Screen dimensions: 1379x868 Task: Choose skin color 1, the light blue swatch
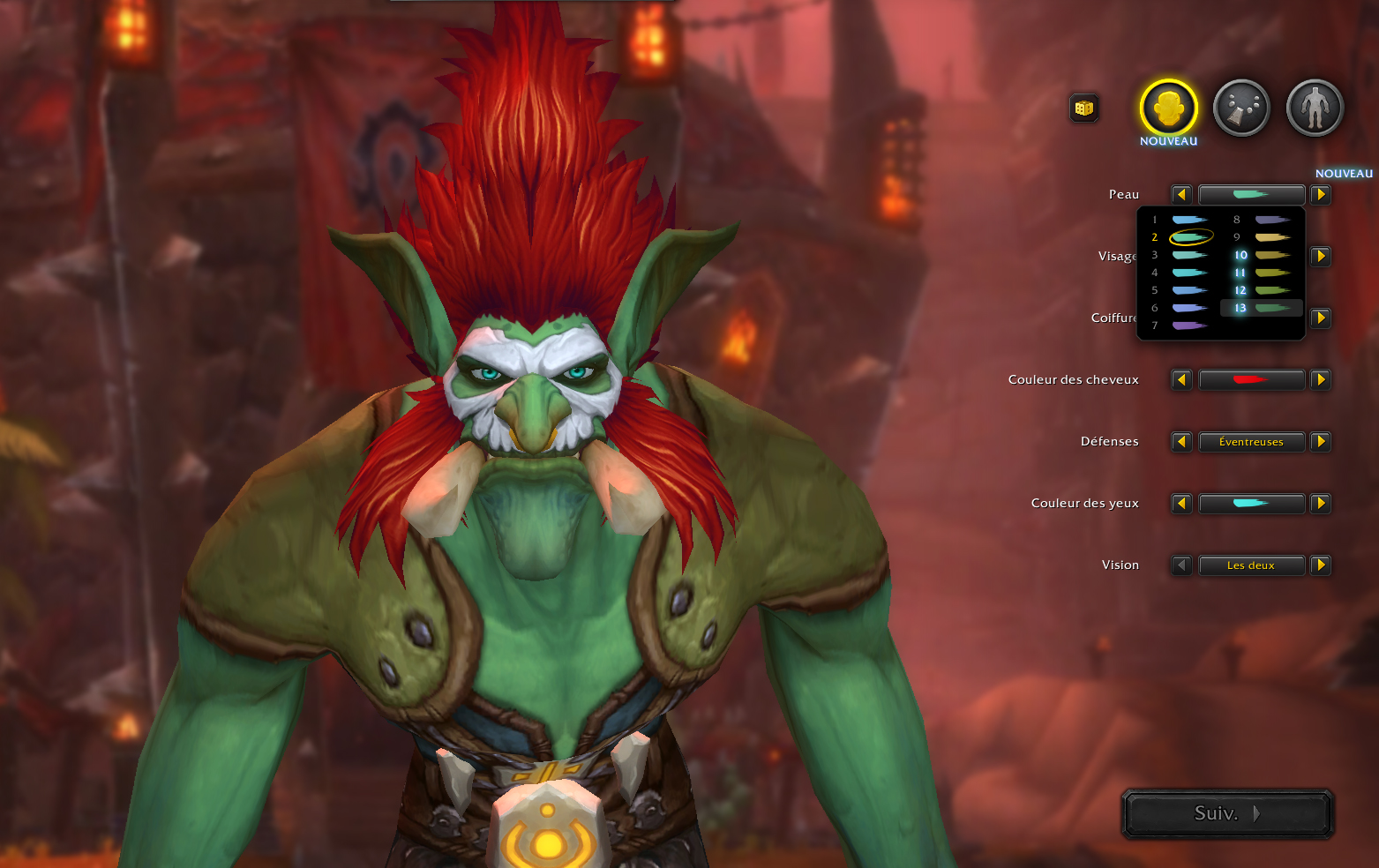click(1188, 220)
